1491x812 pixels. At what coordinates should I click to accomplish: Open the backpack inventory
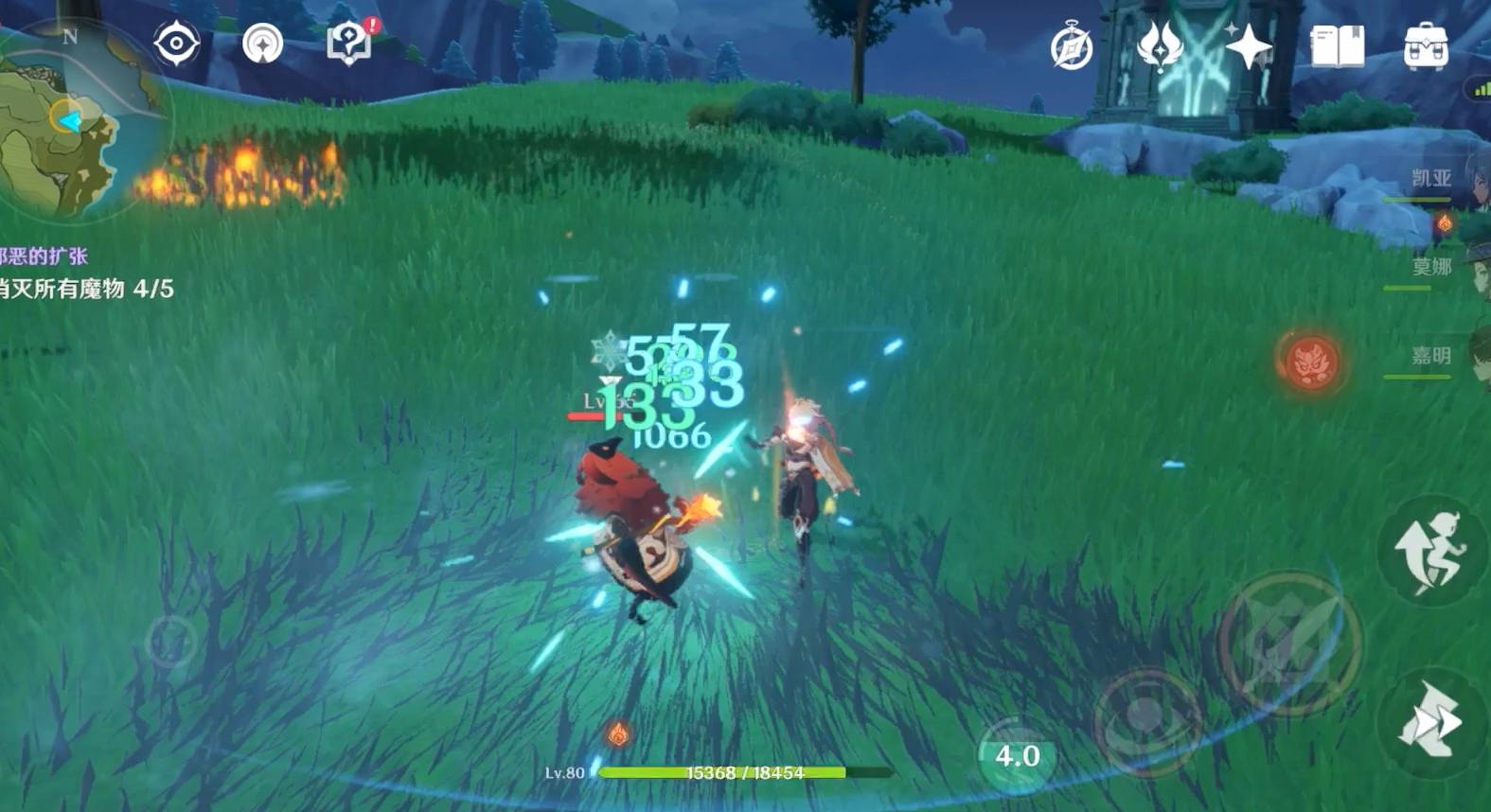click(x=1425, y=45)
